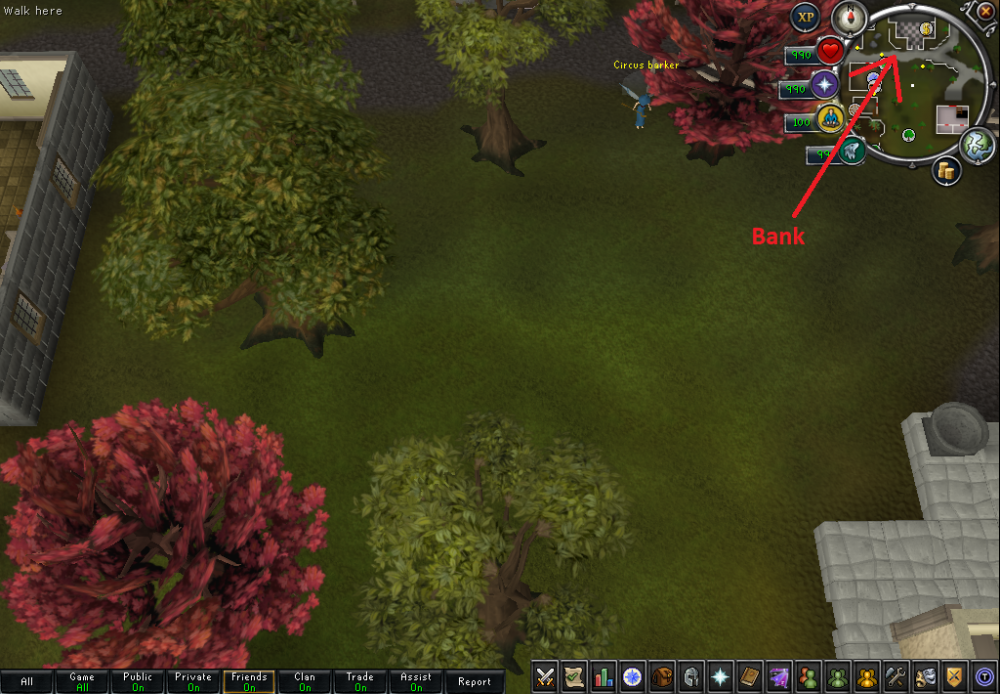The image size is (1000, 694).
Task: Switch to the All chat tab
Action: tap(27, 682)
